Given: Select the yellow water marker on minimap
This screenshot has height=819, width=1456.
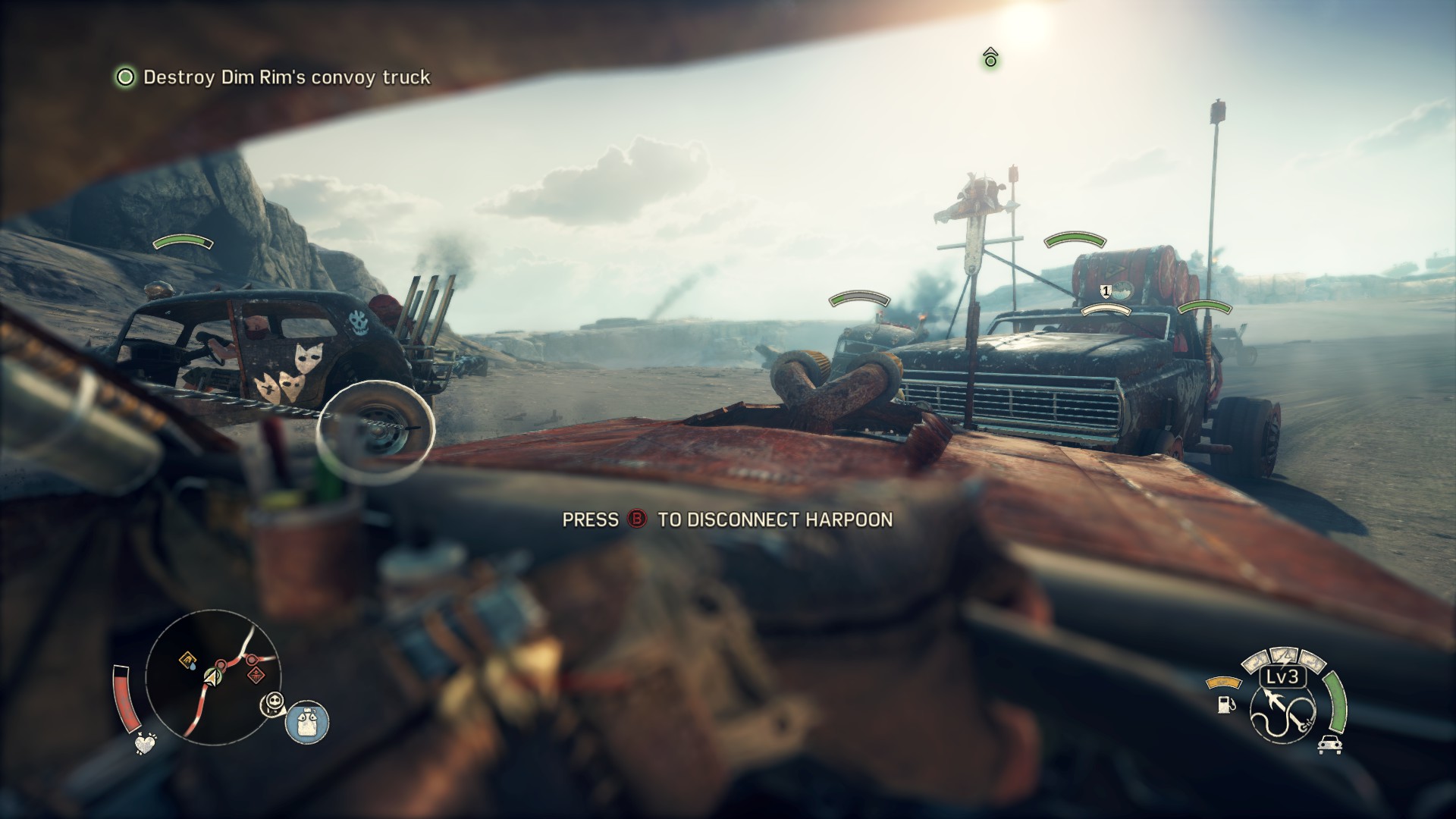Looking at the screenshot, I should 187,661.
